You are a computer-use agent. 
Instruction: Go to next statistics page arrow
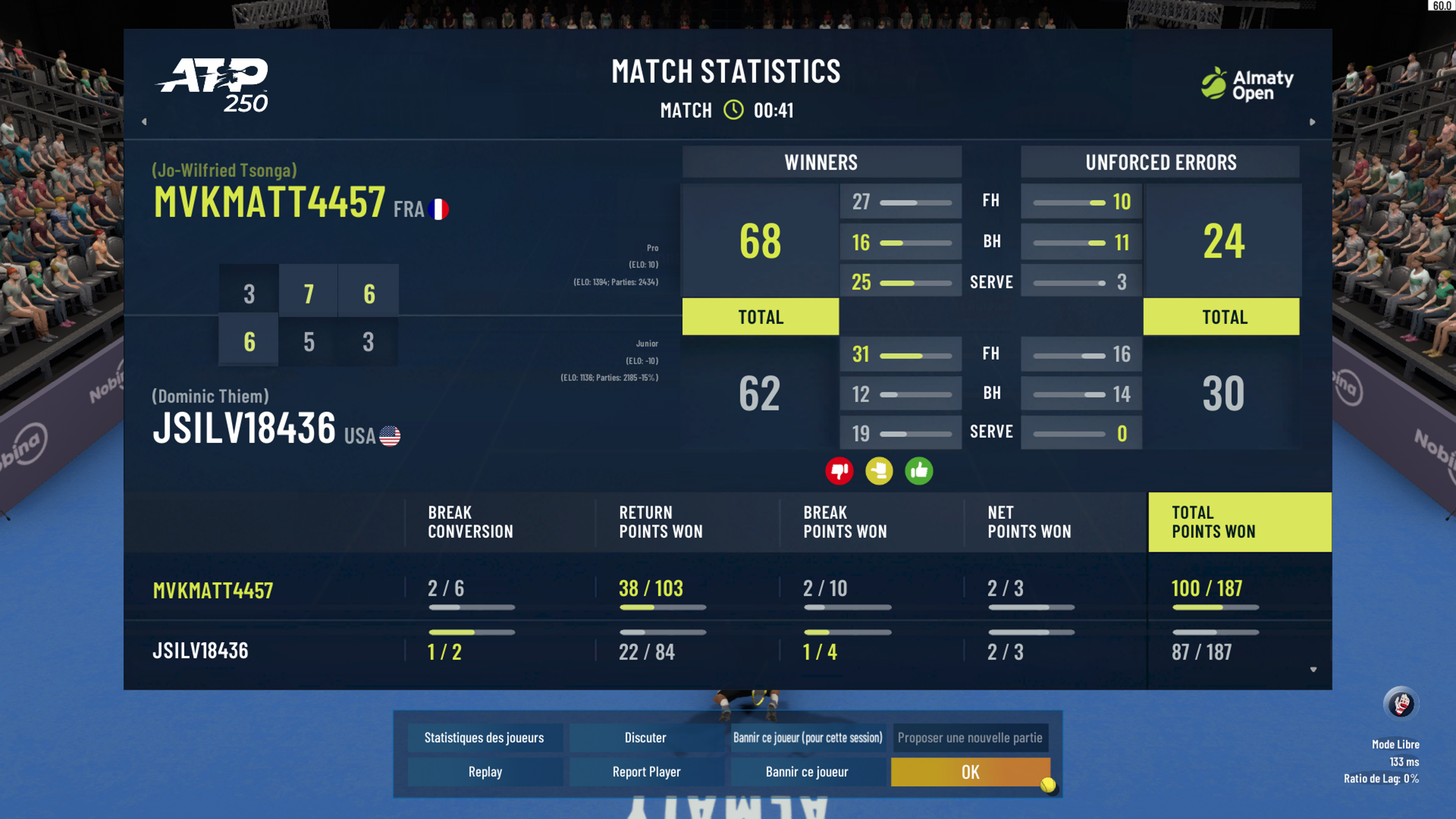(x=1313, y=121)
